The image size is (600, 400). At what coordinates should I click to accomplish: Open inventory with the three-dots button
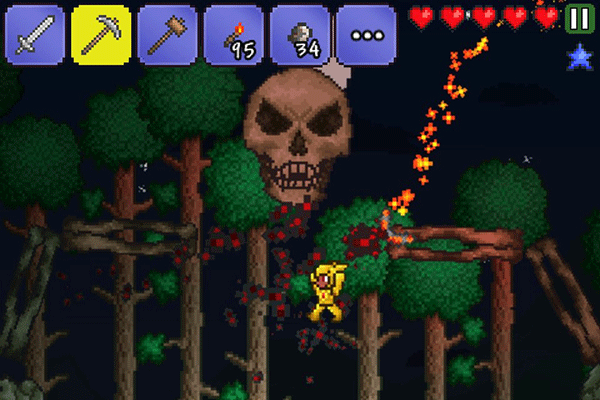[x=365, y=33]
